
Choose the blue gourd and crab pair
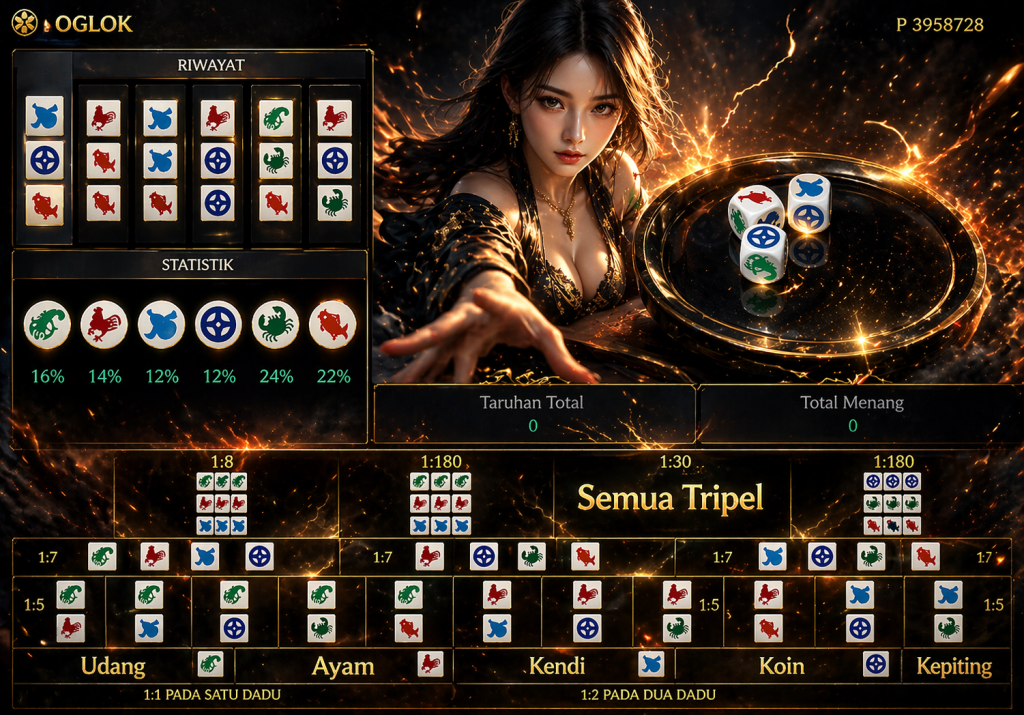(x=948, y=611)
